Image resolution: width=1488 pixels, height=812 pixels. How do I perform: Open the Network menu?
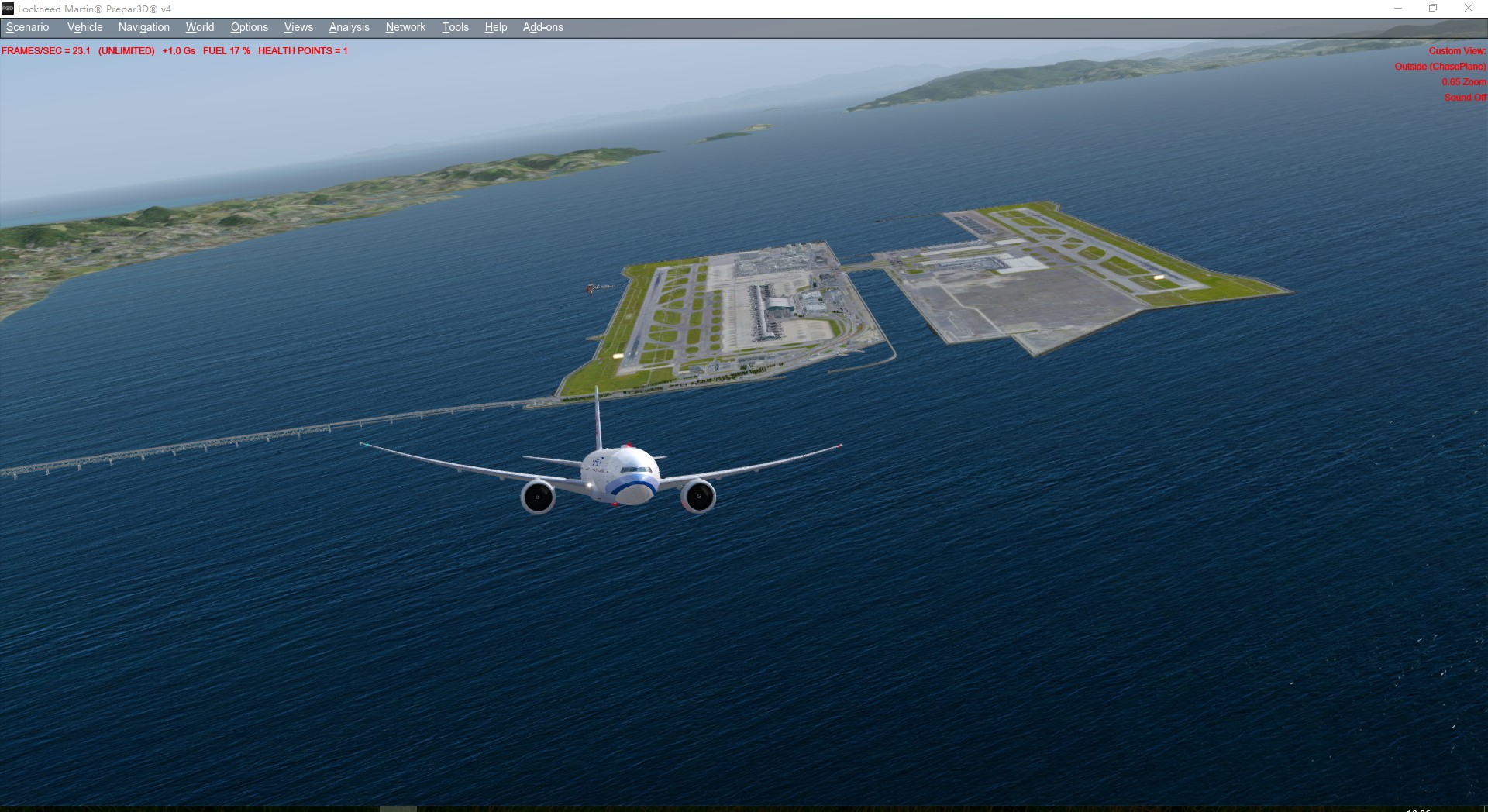point(405,27)
